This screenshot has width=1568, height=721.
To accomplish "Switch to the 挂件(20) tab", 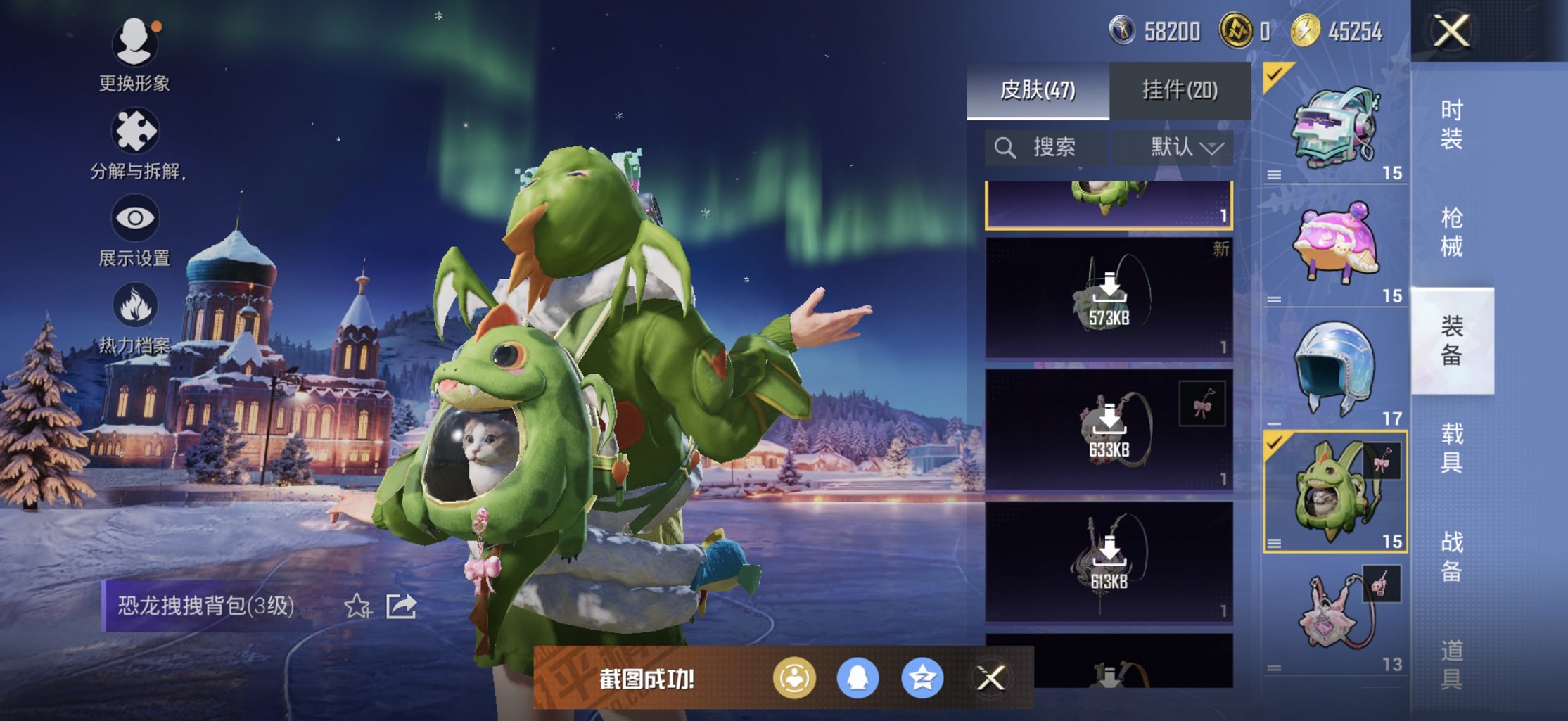I will click(x=1180, y=91).
